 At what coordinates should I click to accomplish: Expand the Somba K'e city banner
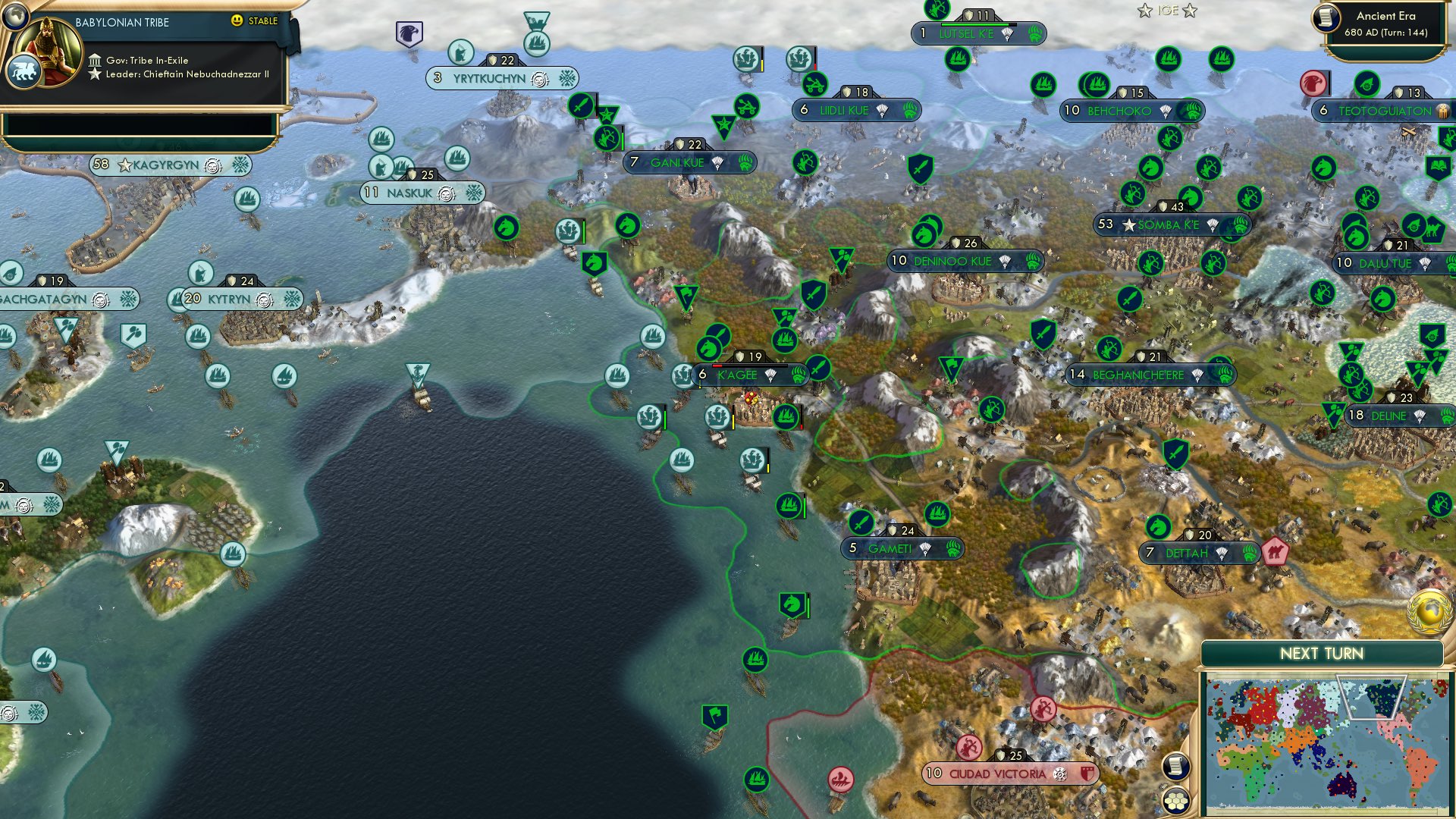(1169, 224)
